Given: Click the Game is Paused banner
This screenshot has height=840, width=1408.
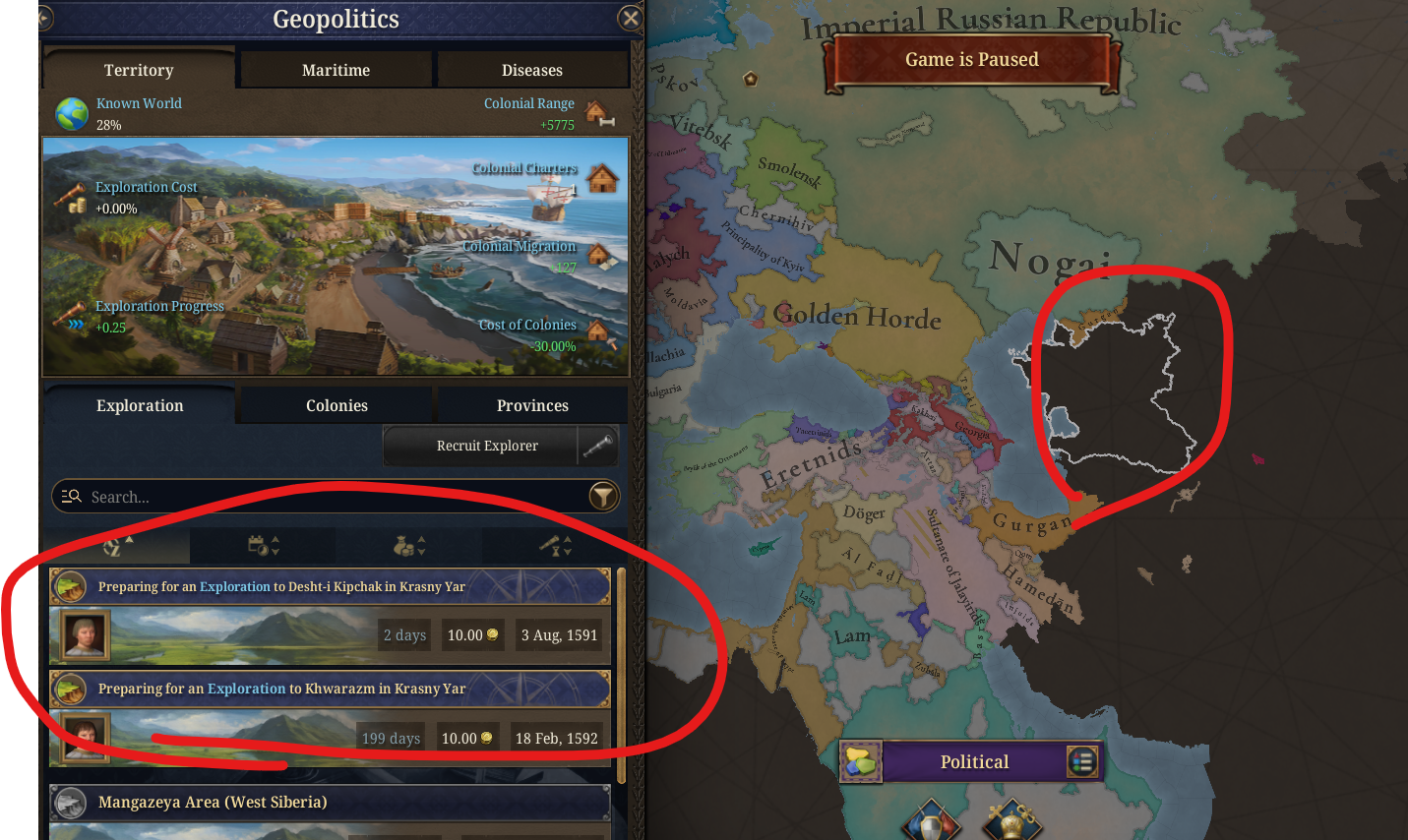Looking at the screenshot, I should 972,59.
